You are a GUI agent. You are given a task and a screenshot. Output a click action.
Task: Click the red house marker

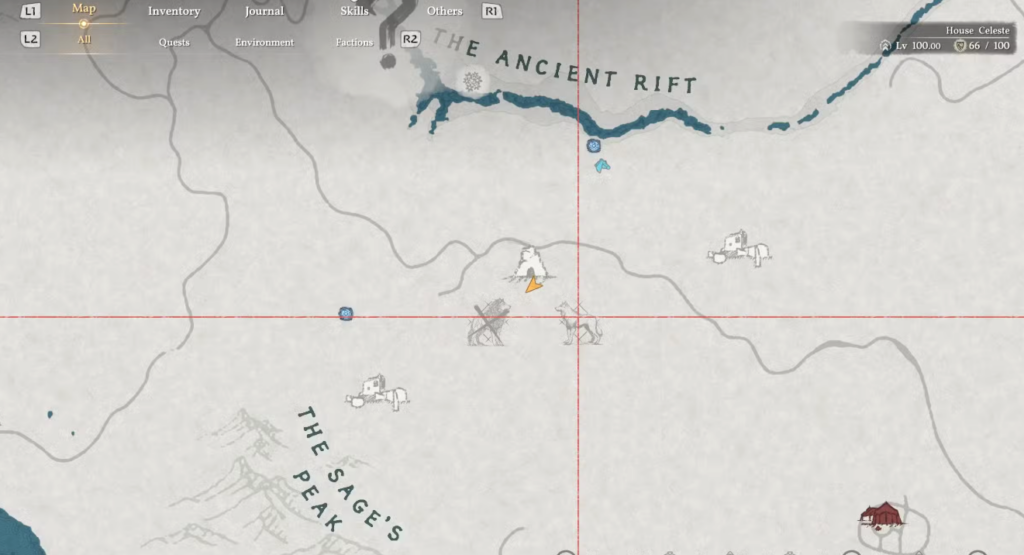pyautogui.click(x=881, y=515)
